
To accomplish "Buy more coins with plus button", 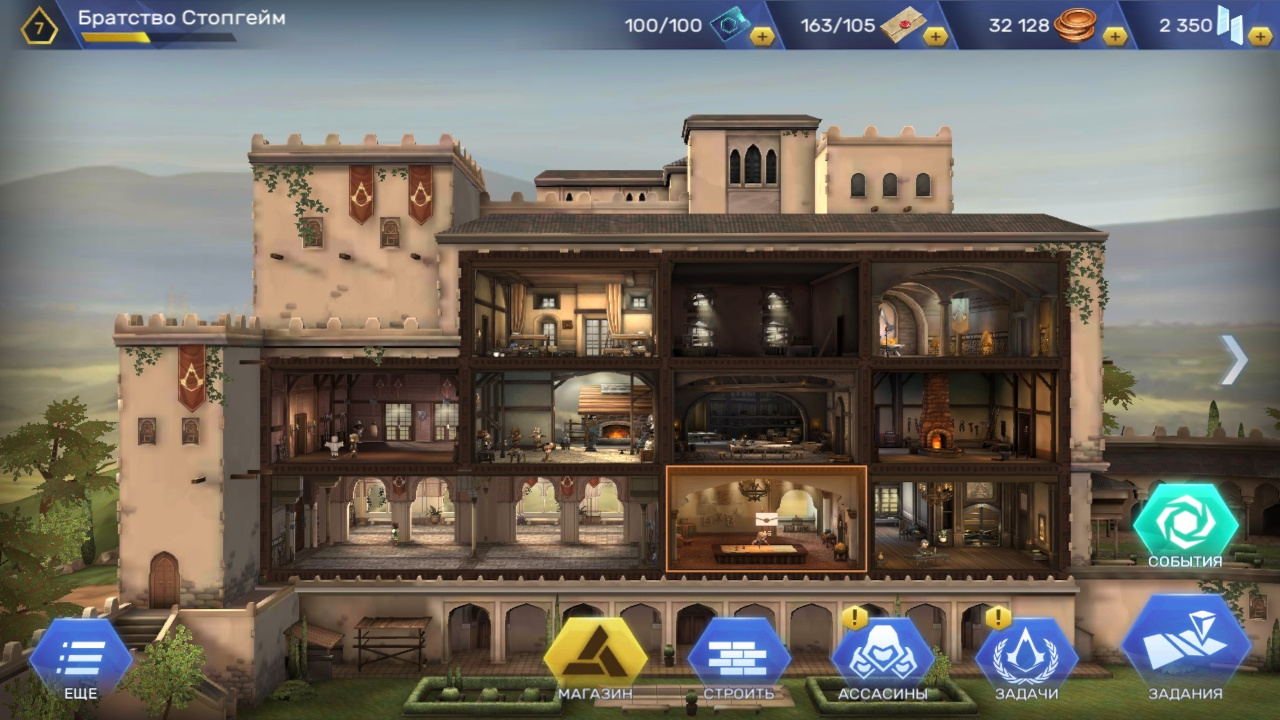I will [1114, 36].
